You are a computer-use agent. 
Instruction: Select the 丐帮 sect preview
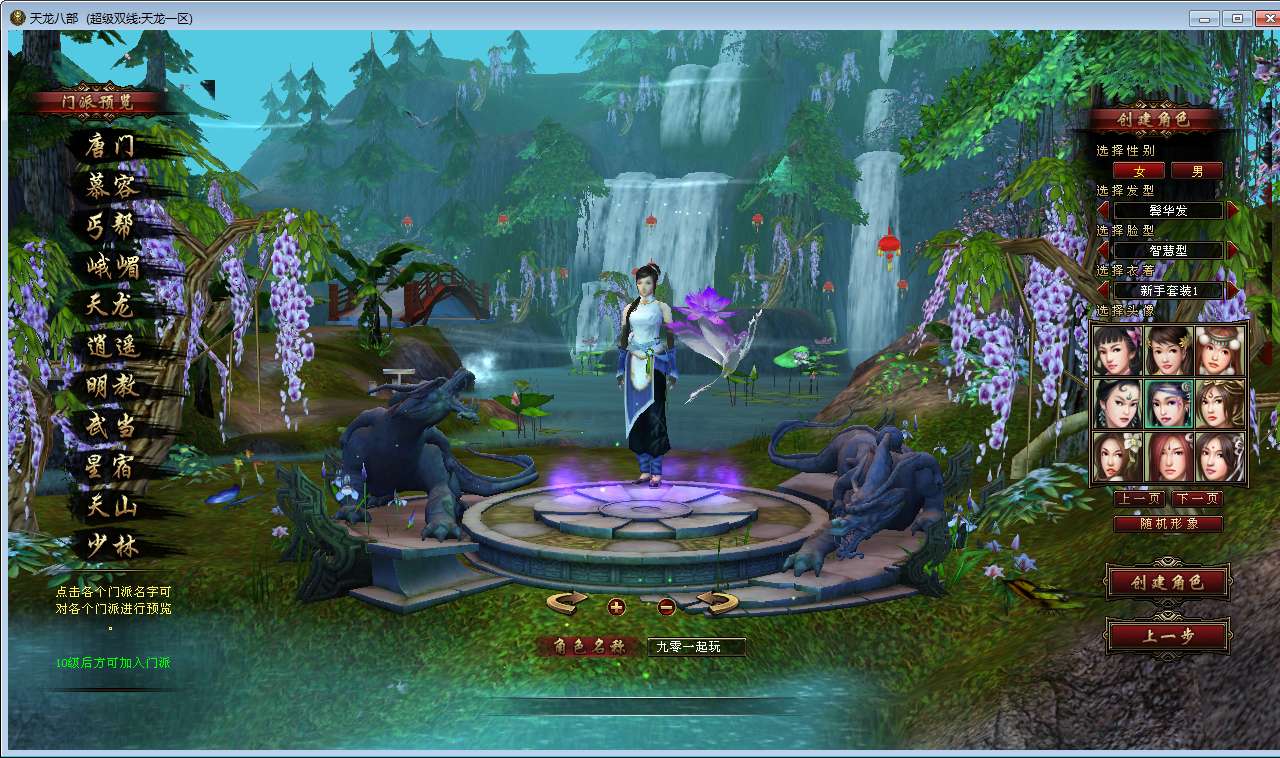click(110, 226)
